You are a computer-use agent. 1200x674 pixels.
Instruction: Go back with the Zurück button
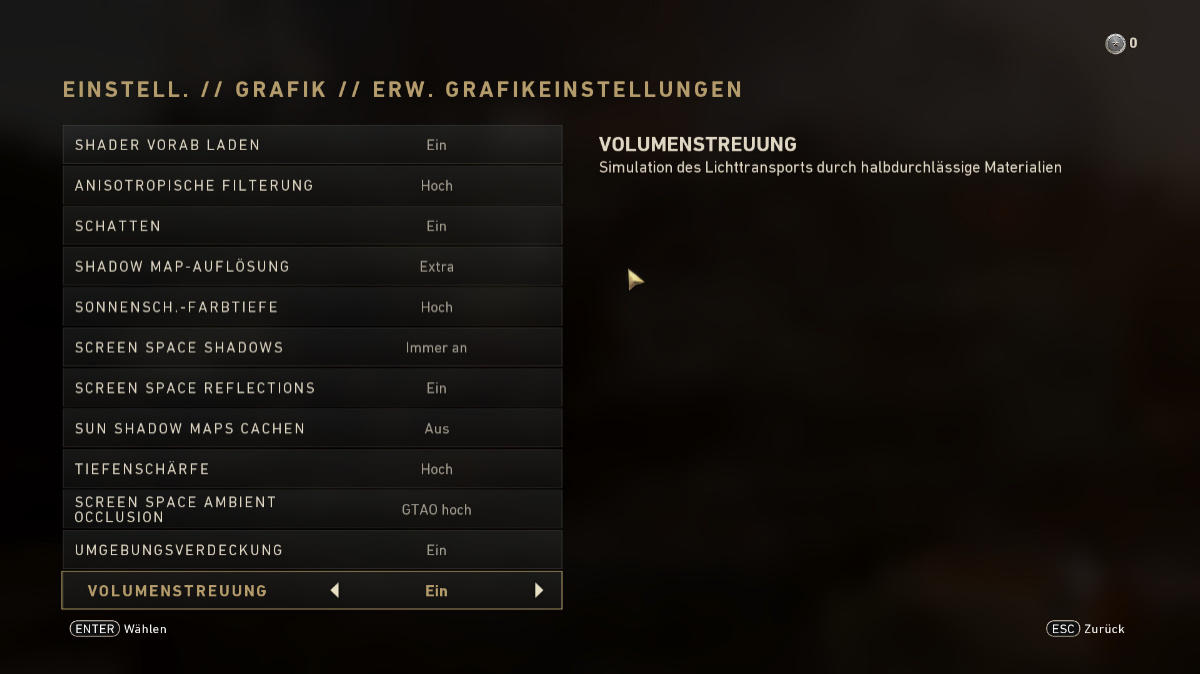(x=1085, y=629)
